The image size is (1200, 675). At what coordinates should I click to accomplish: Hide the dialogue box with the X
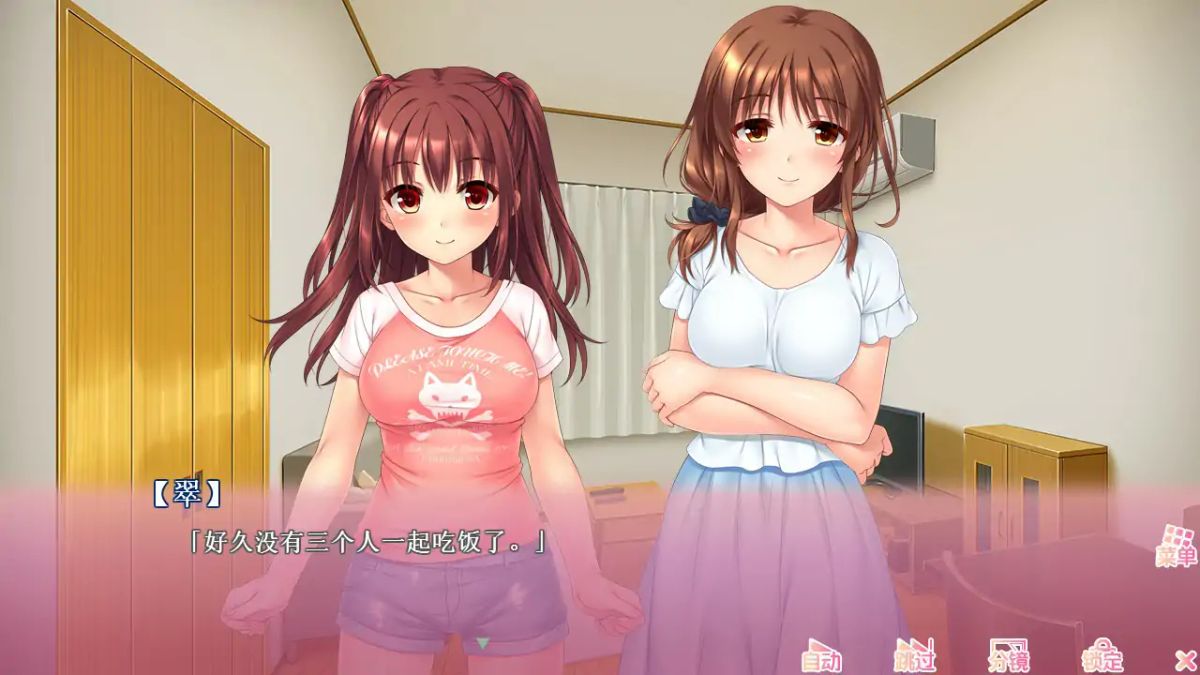point(1185,659)
